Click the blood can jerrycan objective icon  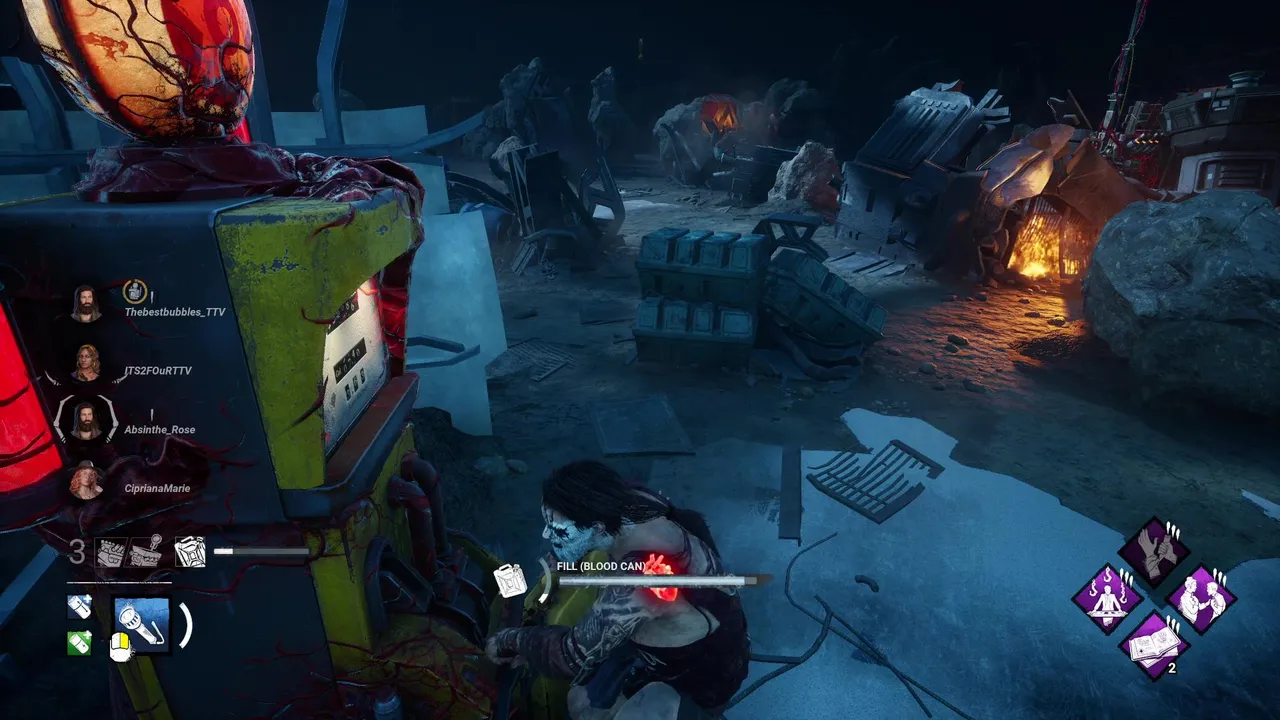(189, 552)
